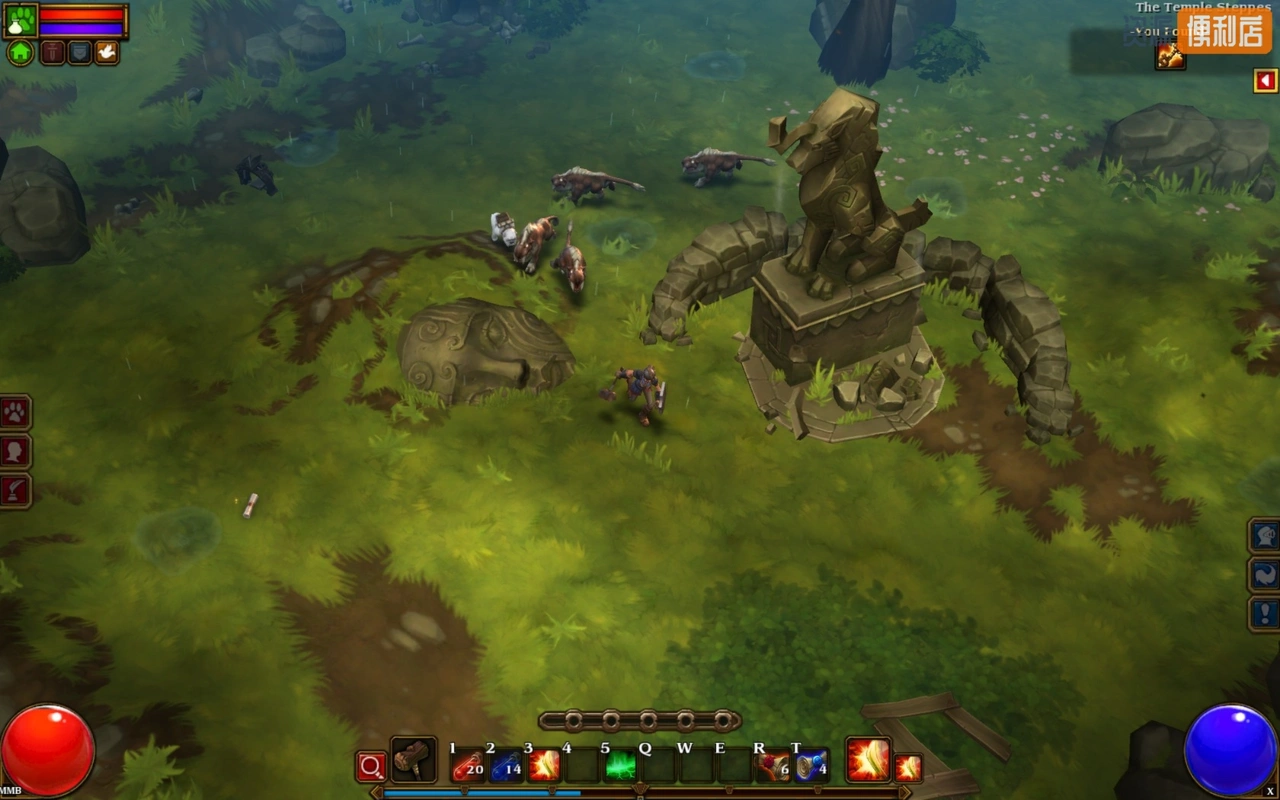This screenshot has width=1280, height=800.
Task: Click the recently found flaming item icon
Action: coord(1170,56)
